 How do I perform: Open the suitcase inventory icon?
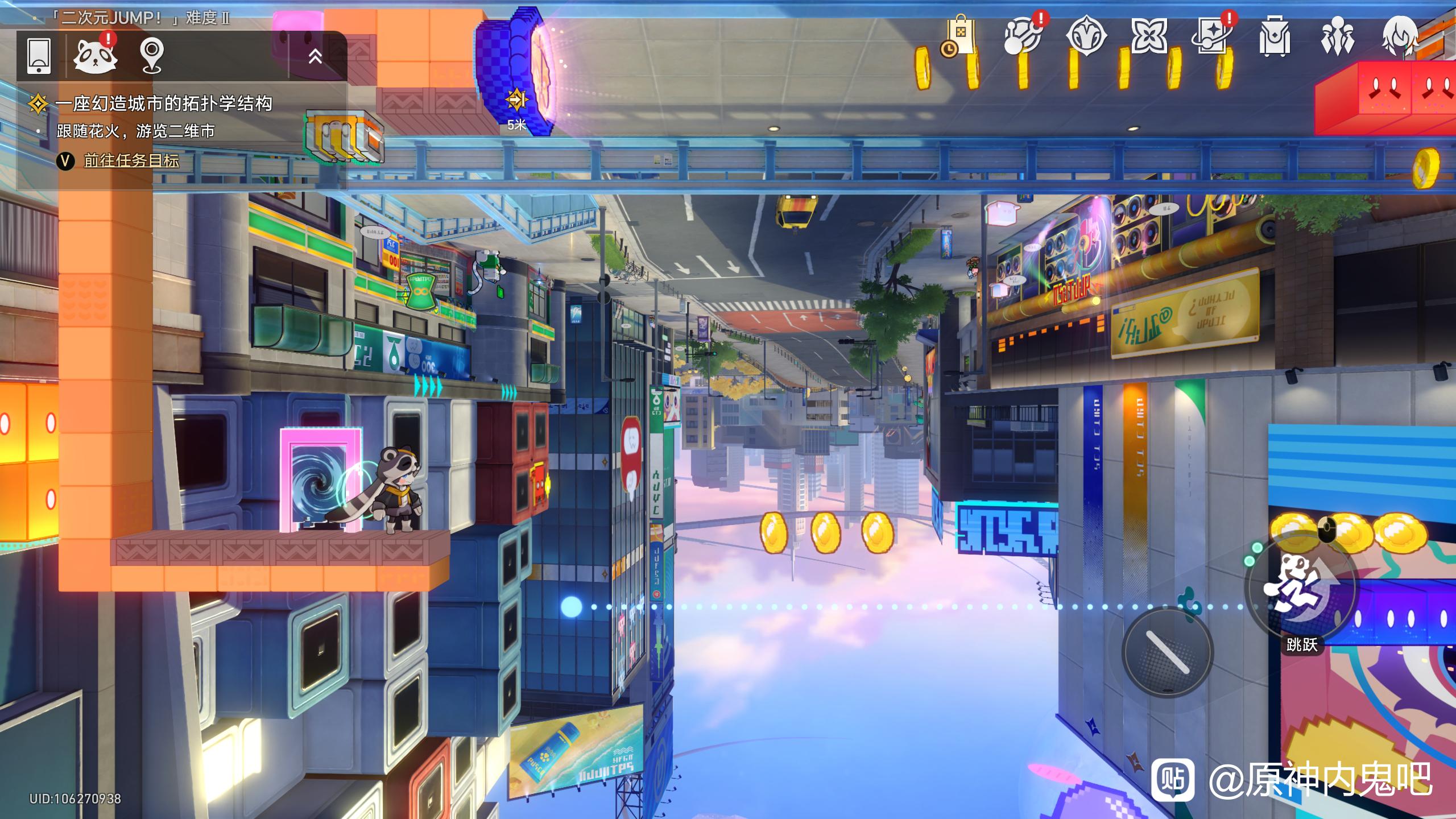[x=1275, y=36]
